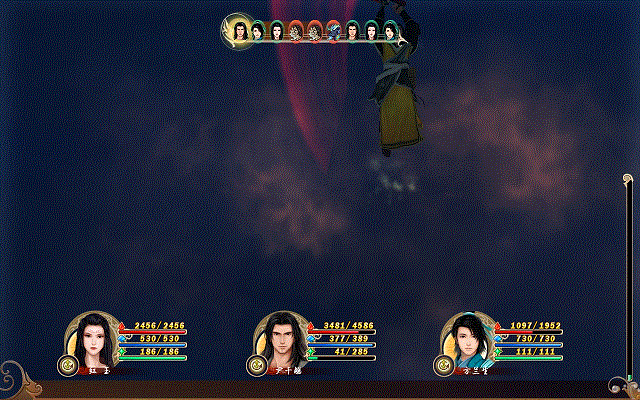Select Fang Lansheng's character portrait
Screen dimensions: 640x400
(x=467, y=338)
